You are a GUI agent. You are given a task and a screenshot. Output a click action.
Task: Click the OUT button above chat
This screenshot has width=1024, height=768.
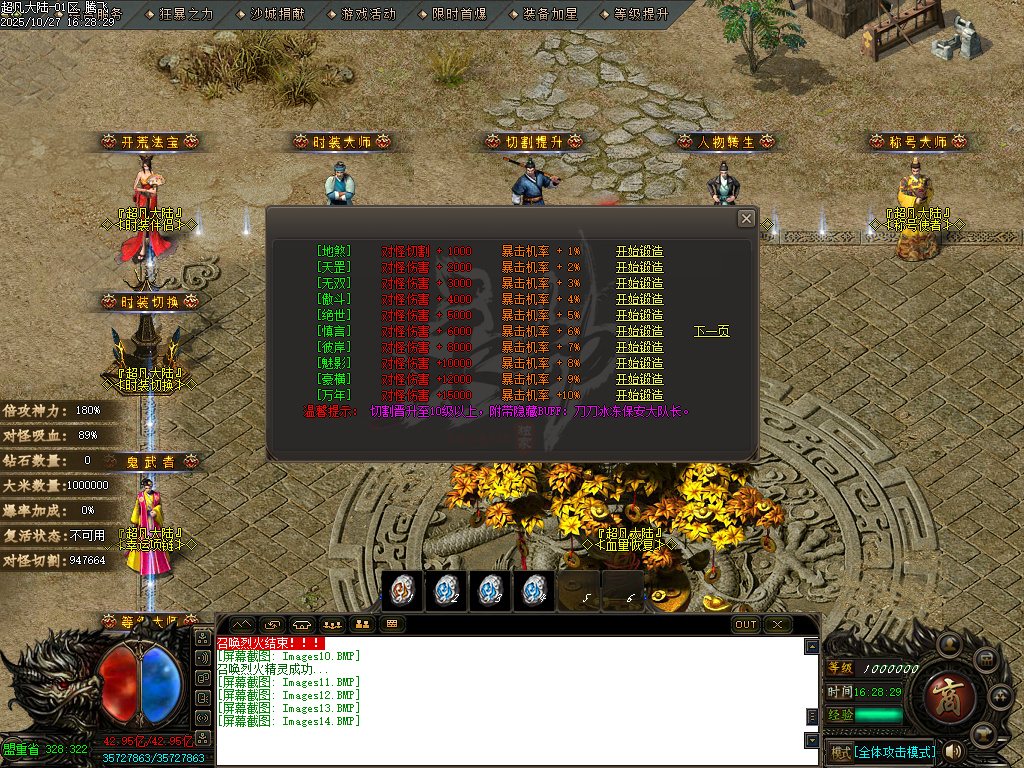coord(746,624)
